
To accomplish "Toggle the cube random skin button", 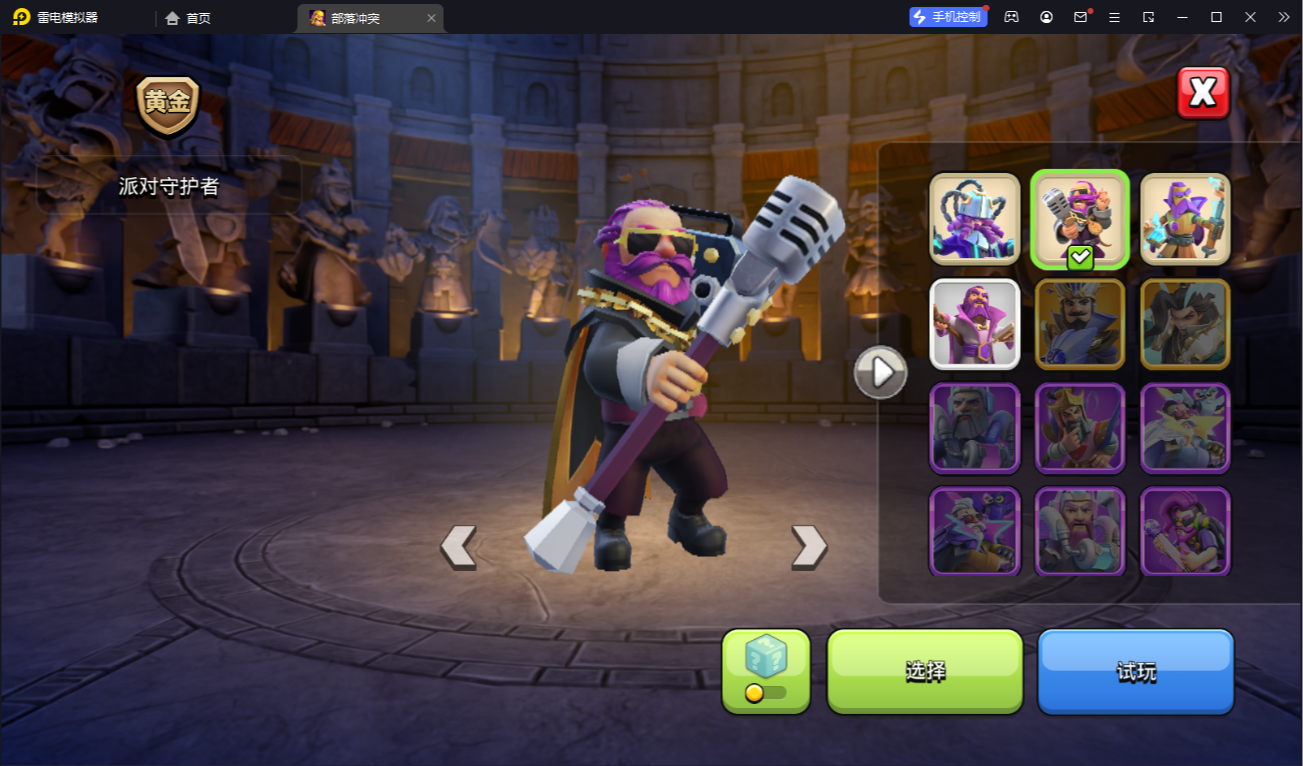I will click(766, 671).
